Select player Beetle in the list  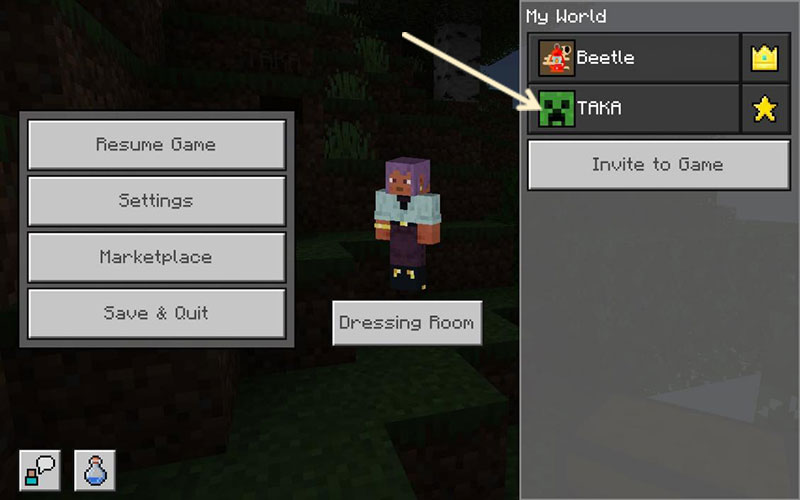coord(634,58)
